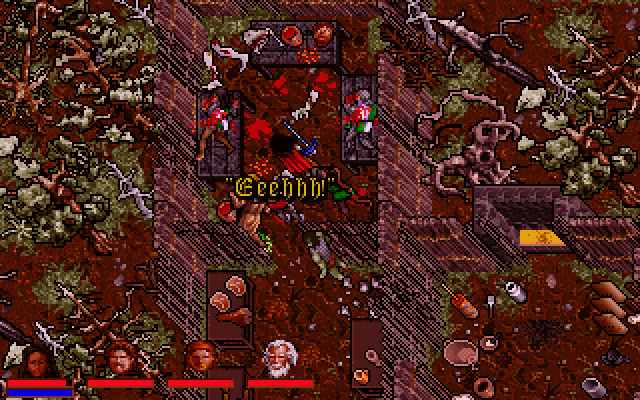
Task: Select the brown-haired bearded companion portrait
Action: point(120,357)
